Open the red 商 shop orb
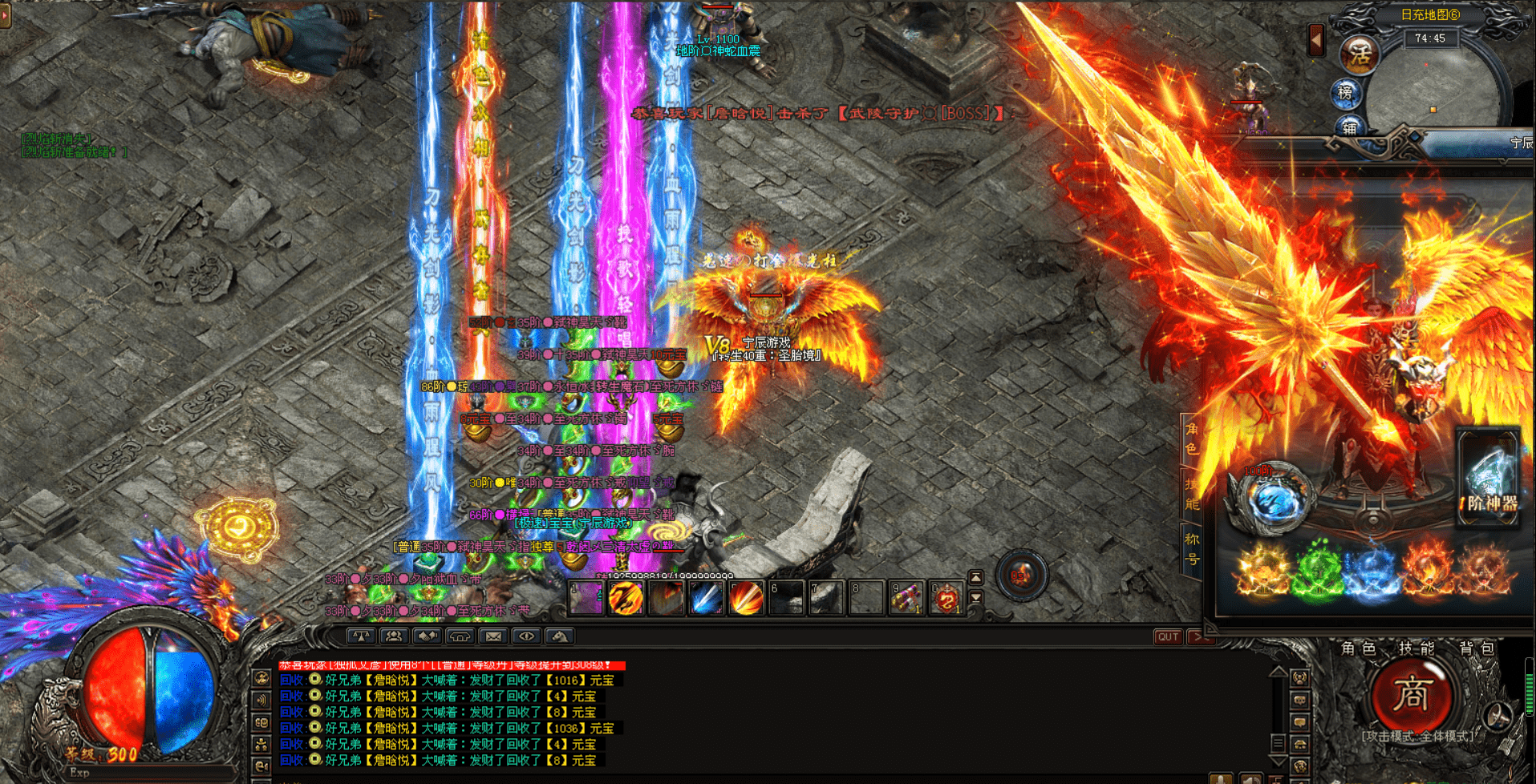 [1411, 695]
